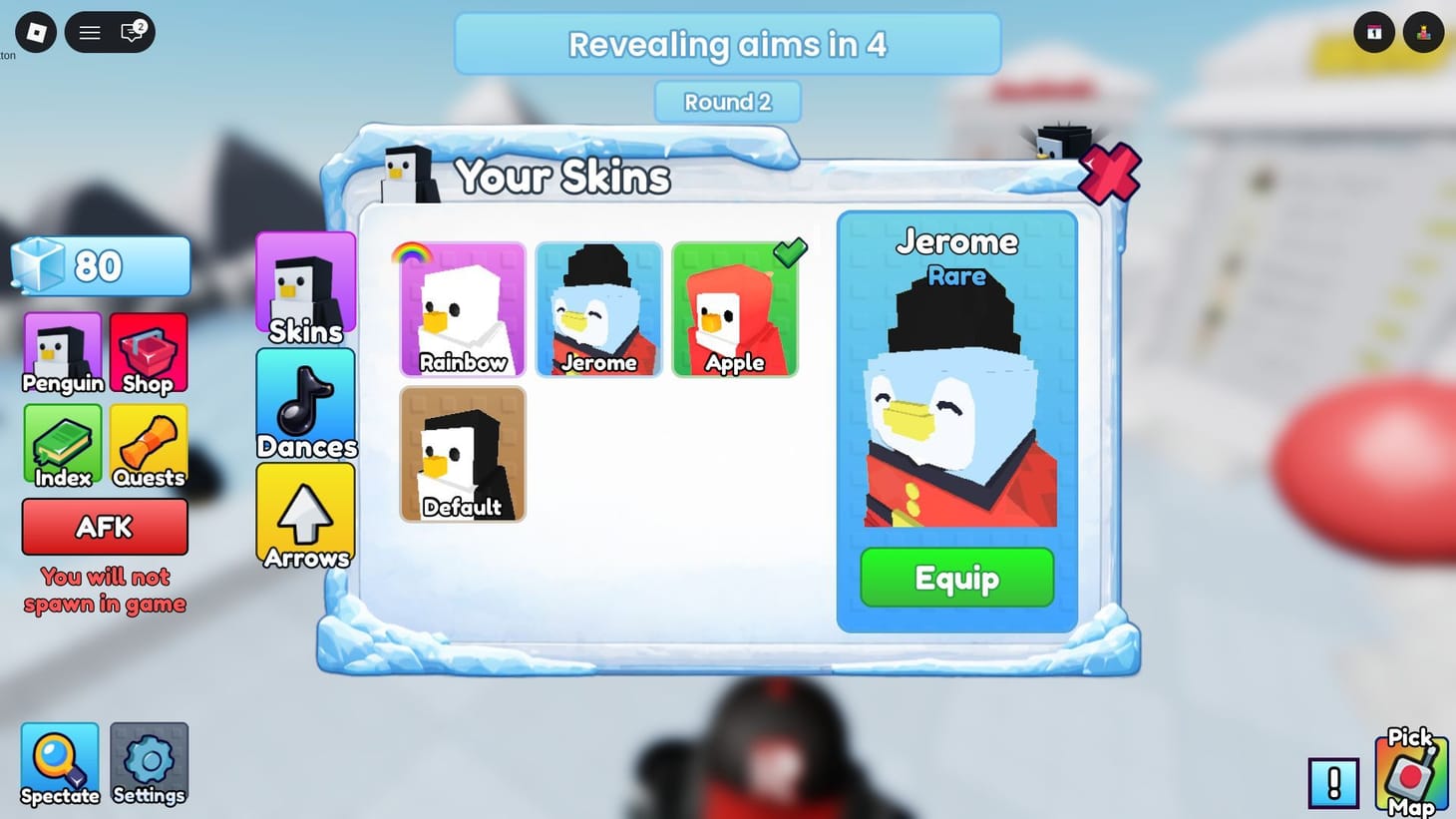Screen dimensions: 1456x819
Task: Open the chat with two notifications
Action: [131, 33]
